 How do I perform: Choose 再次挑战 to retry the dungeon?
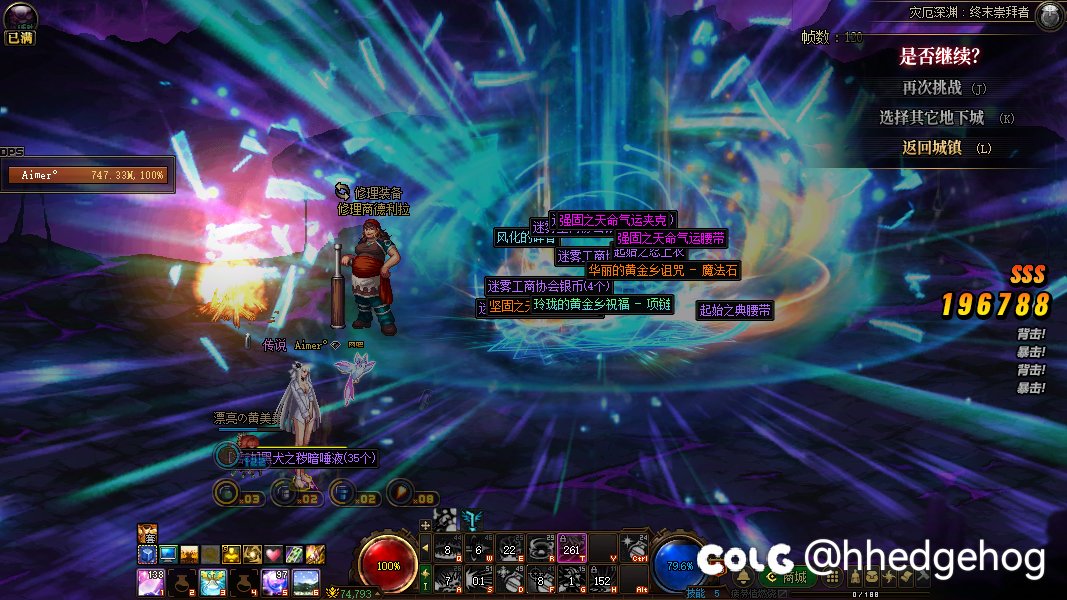click(932, 88)
